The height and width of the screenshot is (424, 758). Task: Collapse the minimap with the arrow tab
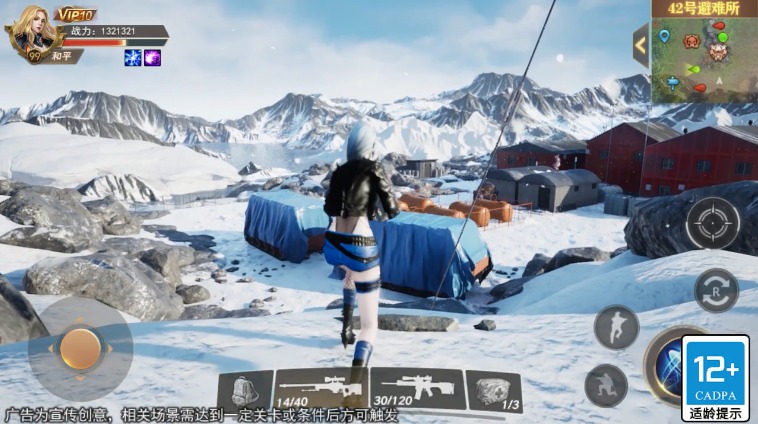click(641, 45)
